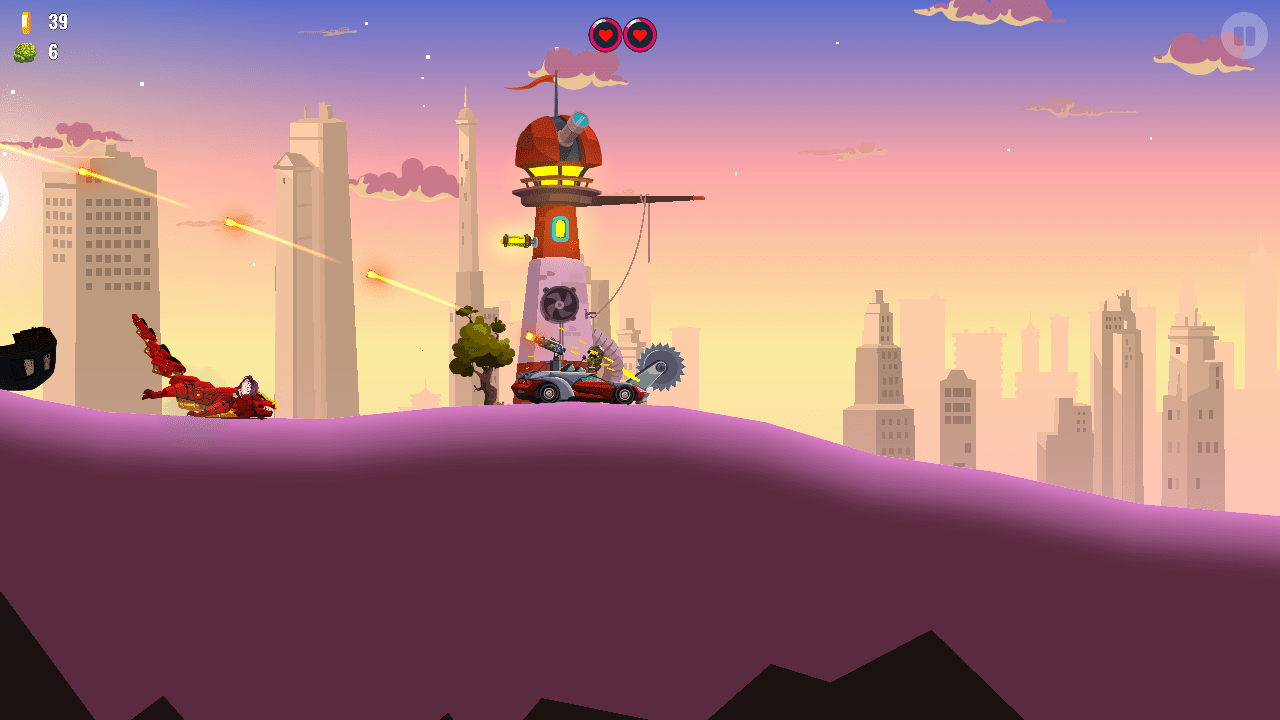Pause the game with the round button
This screenshot has width=1280, height=720.
[1244, 36]
